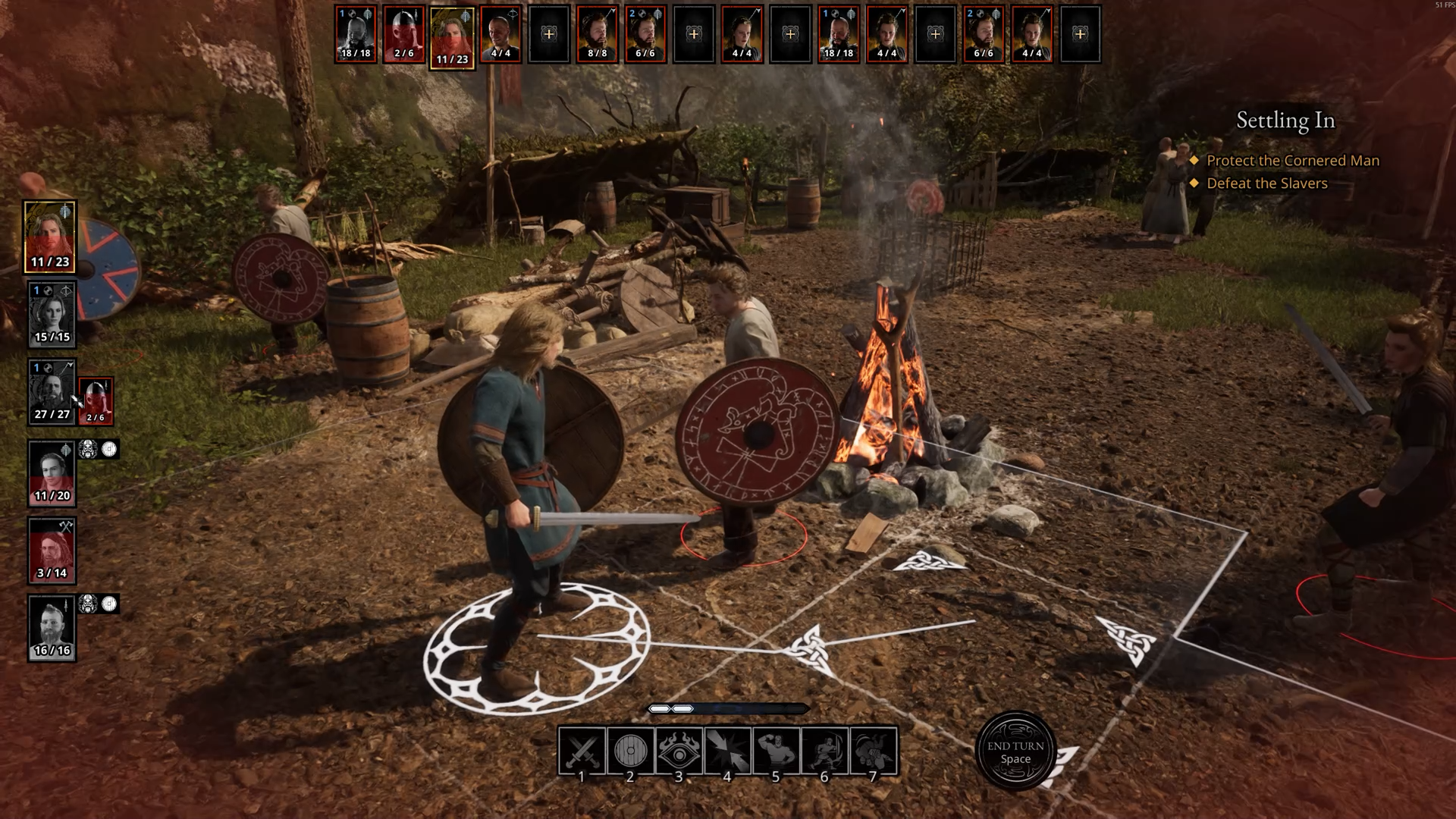Image resolution: width=1456 pixels, height=819 pixels.
Task: Select the party member with 11/20 health
Action: [52, 472]
